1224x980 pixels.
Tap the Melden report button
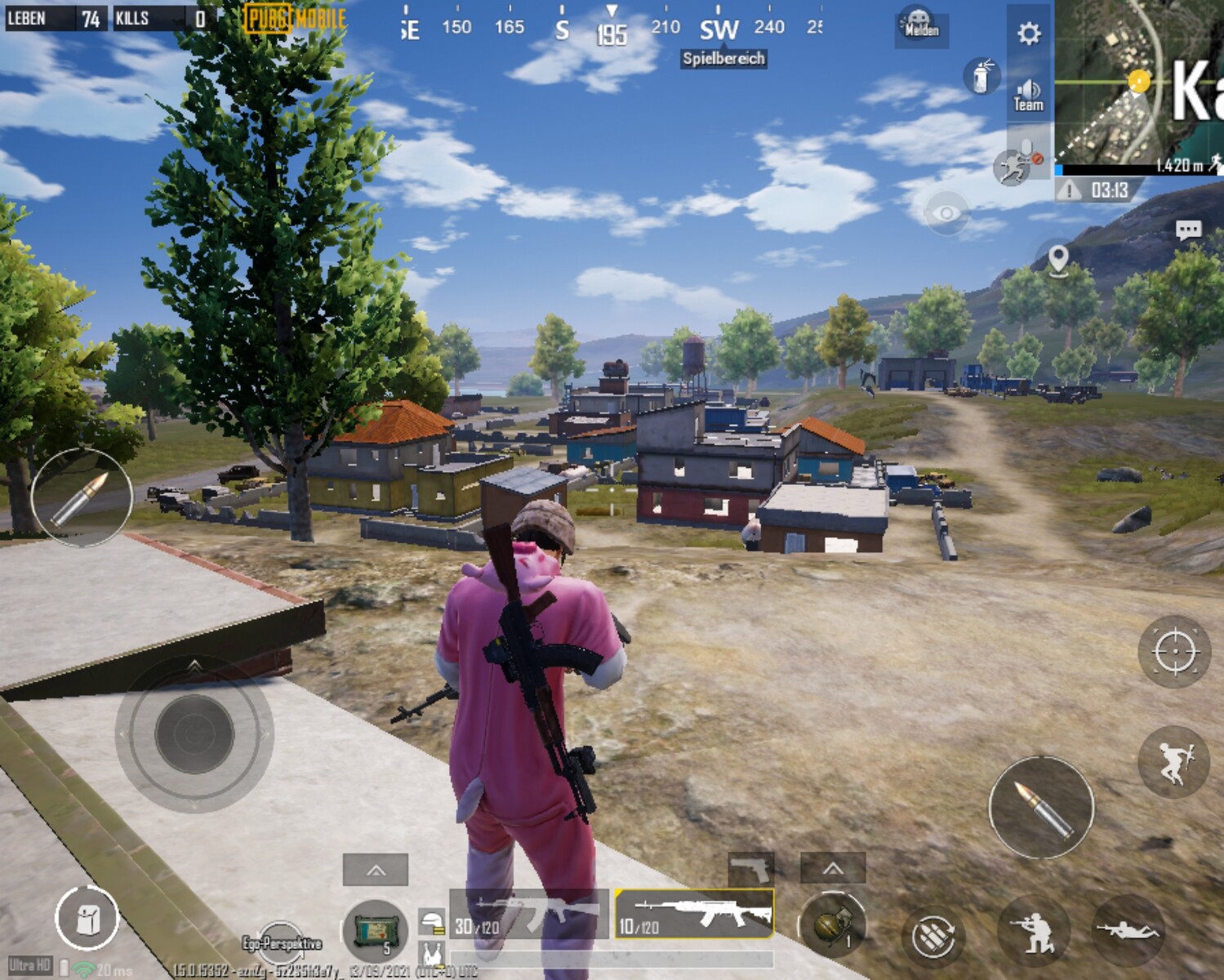click(921, 25)
